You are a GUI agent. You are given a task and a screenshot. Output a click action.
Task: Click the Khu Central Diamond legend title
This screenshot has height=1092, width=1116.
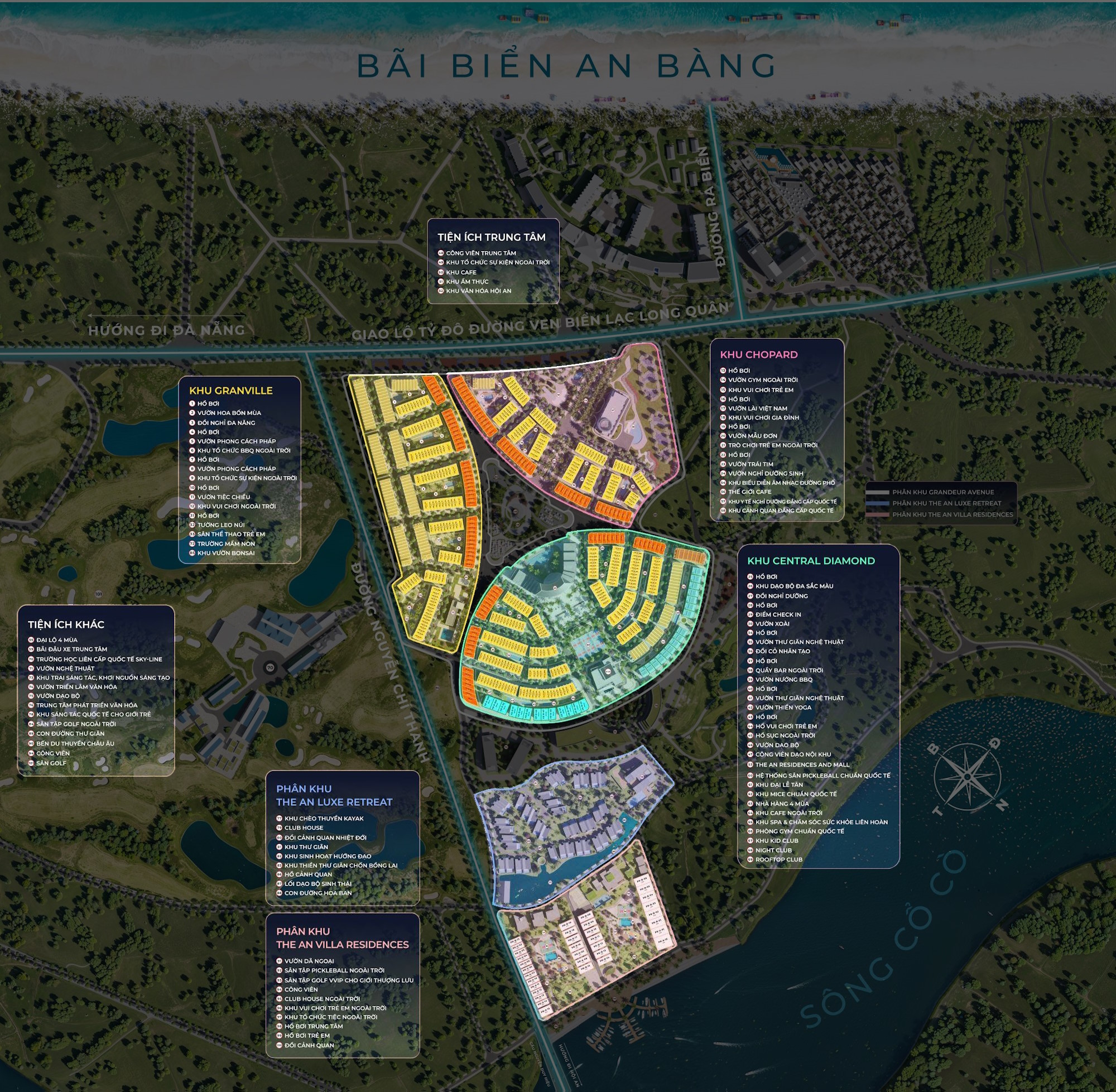coord(810,561)
